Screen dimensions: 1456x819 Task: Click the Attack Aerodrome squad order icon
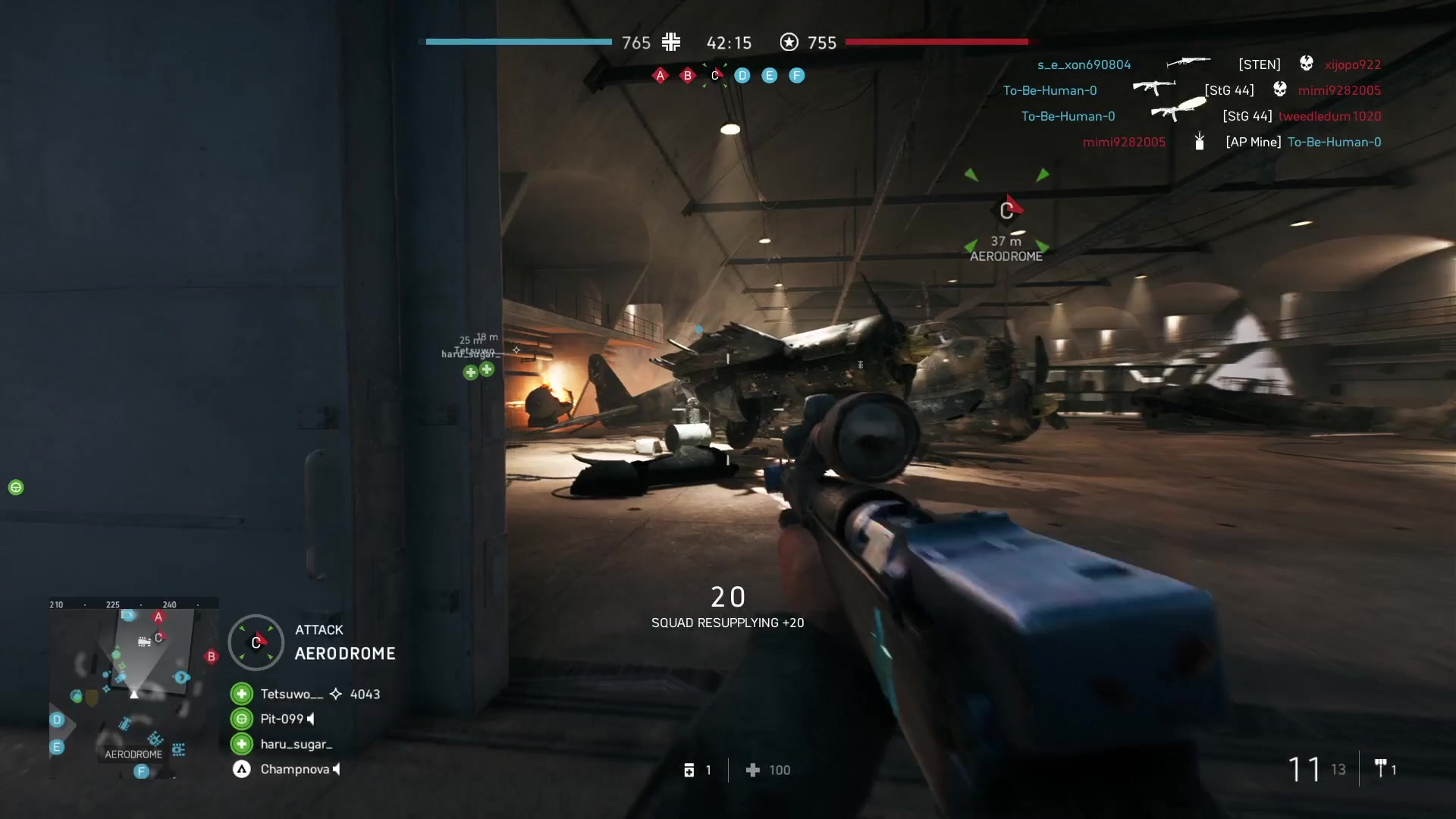256,642
